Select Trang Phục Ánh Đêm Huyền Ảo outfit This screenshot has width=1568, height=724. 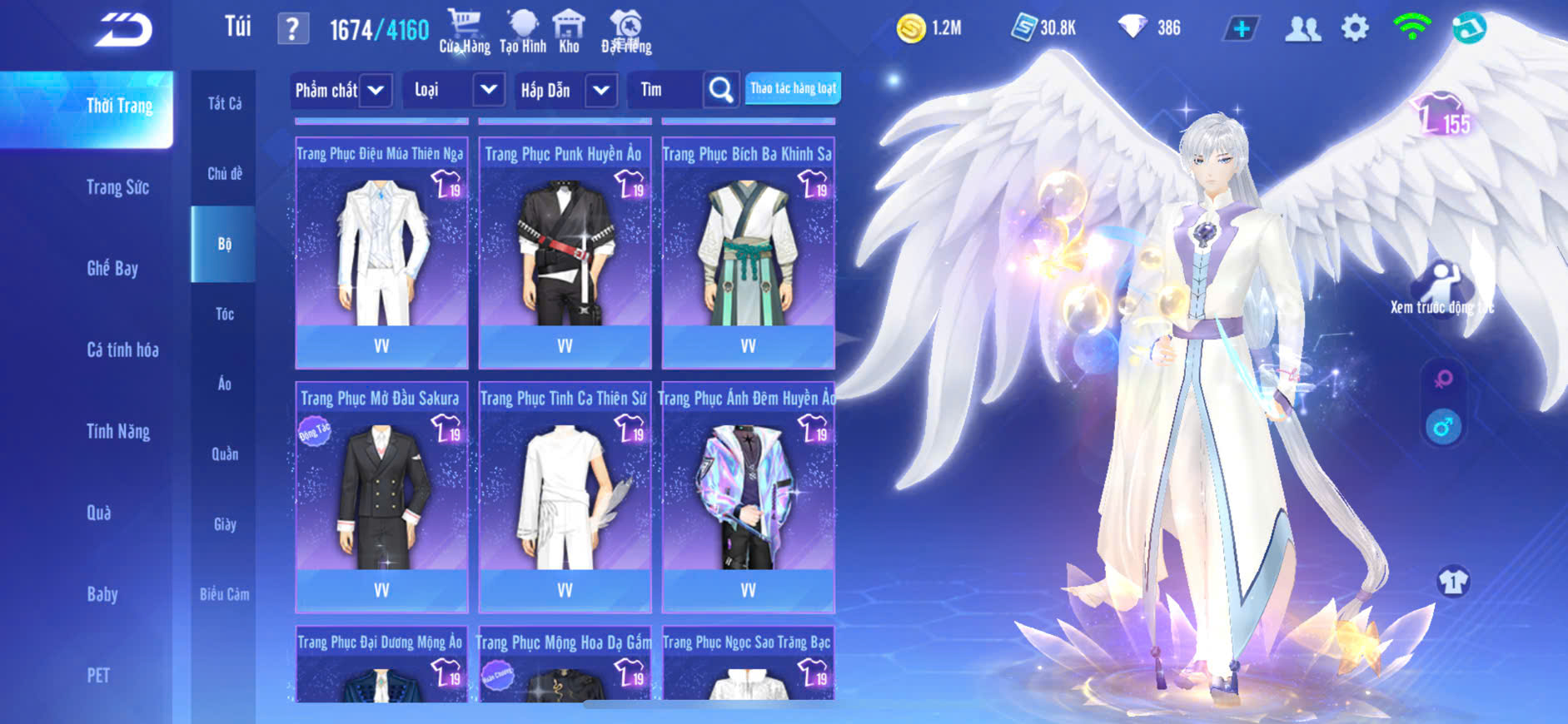click(x=748, y=496)
